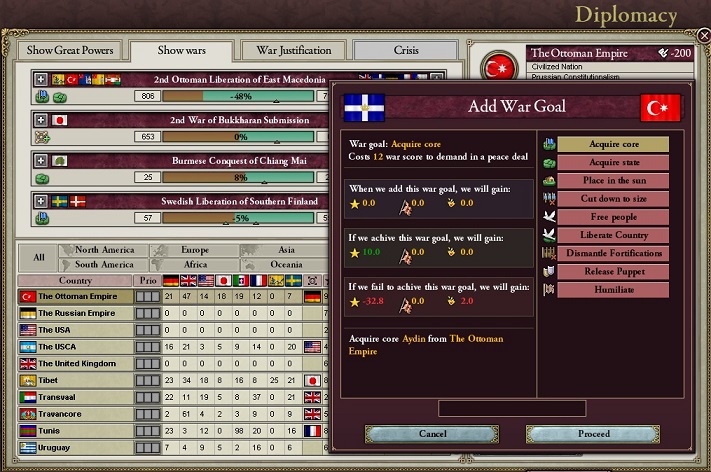Viewport: 711px width, 472px height.
Task: Switch to Show Great Powers tab
Action: (x=70, y=50)
